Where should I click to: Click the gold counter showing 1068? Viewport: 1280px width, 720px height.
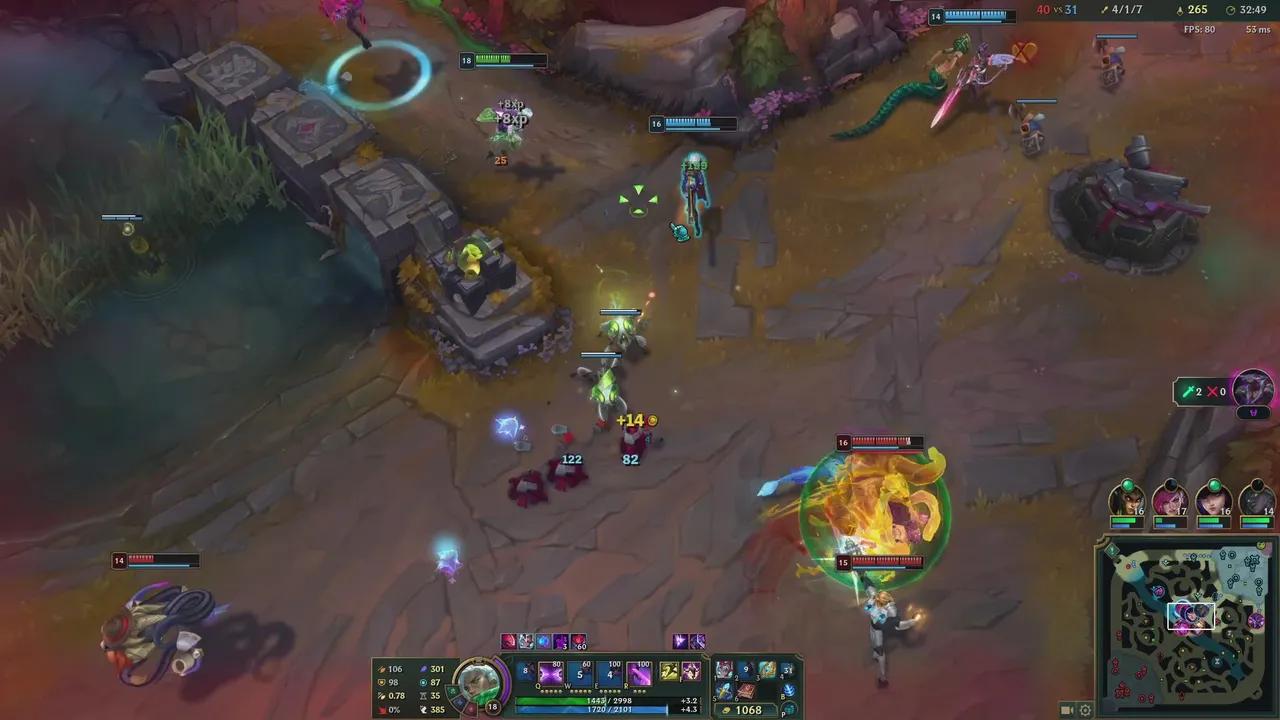(x=748, y=710)
